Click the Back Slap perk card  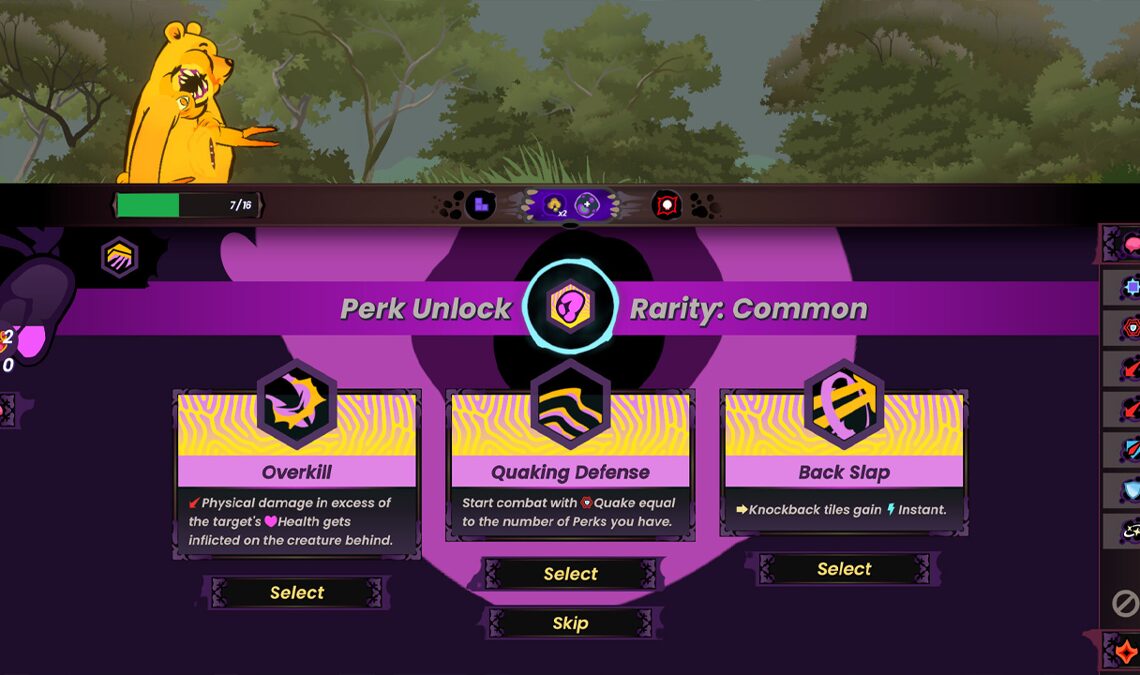pyautogui.click(x=844, y=461)
